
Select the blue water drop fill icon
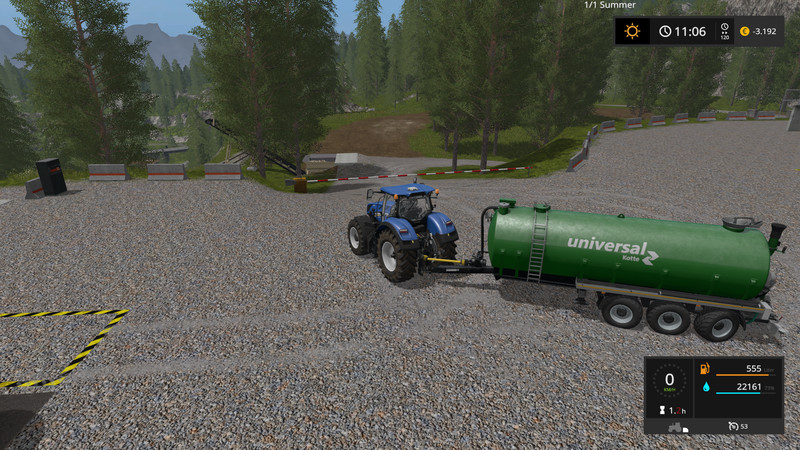(x=705, y=387)
